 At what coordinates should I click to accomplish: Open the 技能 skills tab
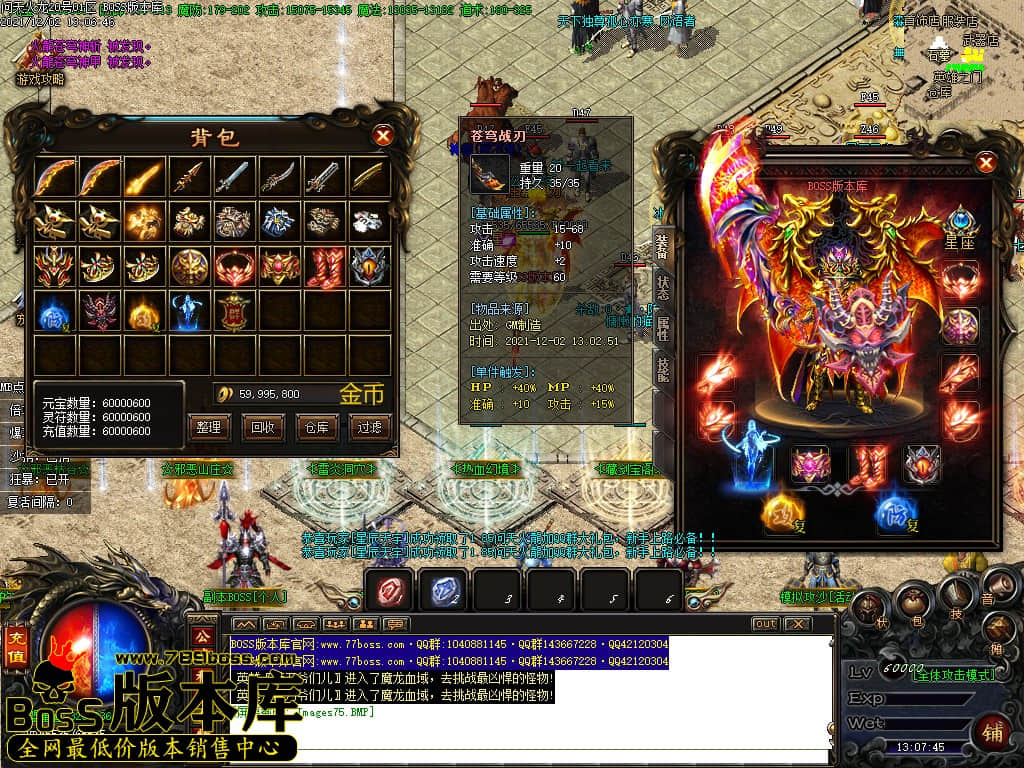pyautogui.click(x=662, y=368)
